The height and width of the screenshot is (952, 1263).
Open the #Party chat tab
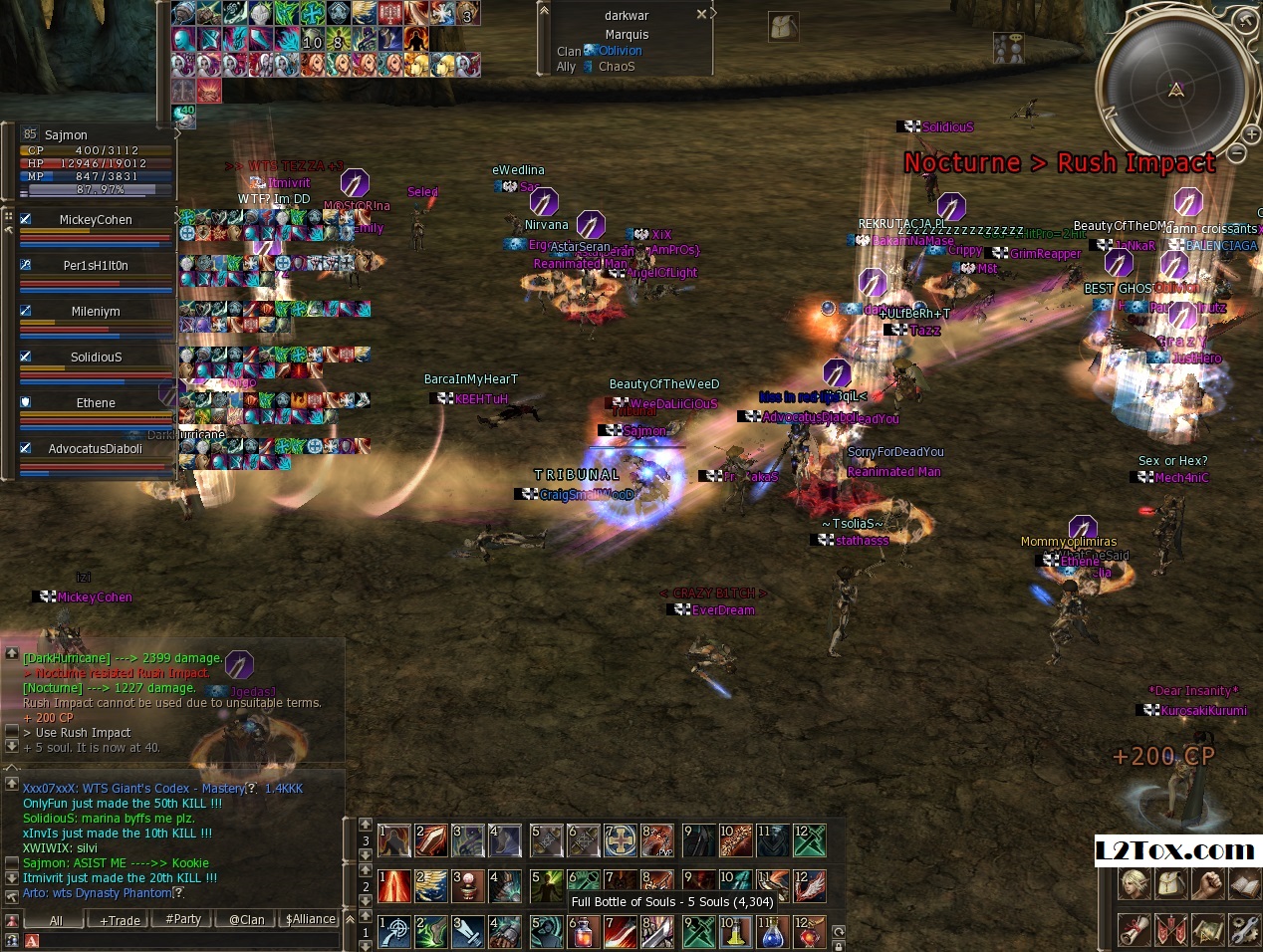click(183, 919)
